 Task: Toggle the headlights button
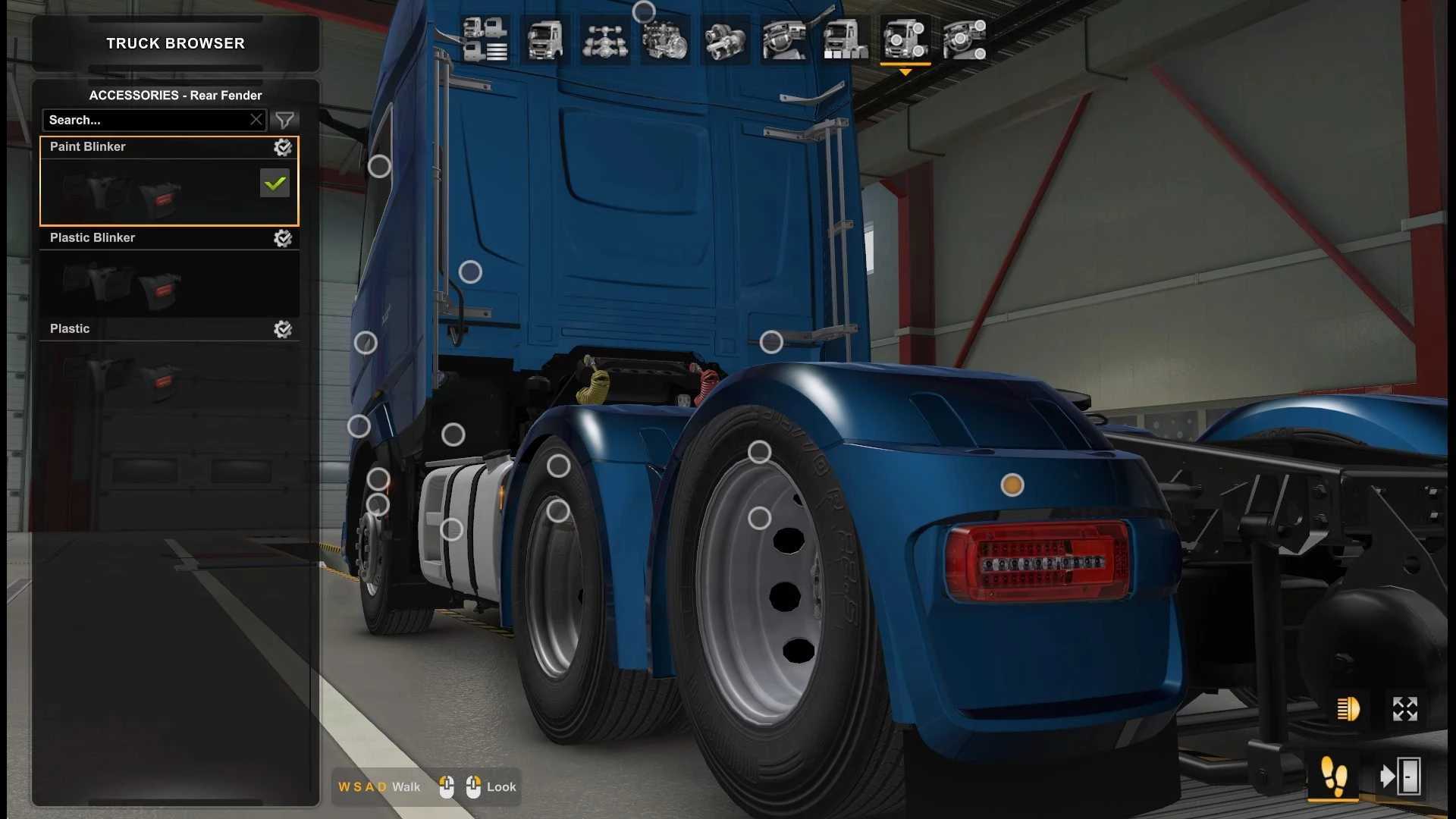[x=1348, y=709]
